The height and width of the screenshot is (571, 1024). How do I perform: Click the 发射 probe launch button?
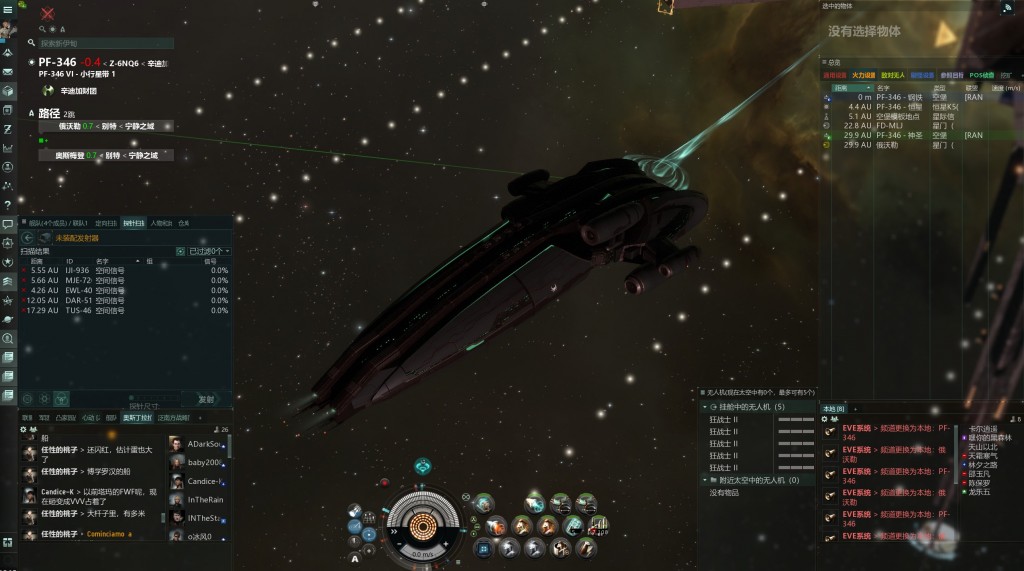205,398
